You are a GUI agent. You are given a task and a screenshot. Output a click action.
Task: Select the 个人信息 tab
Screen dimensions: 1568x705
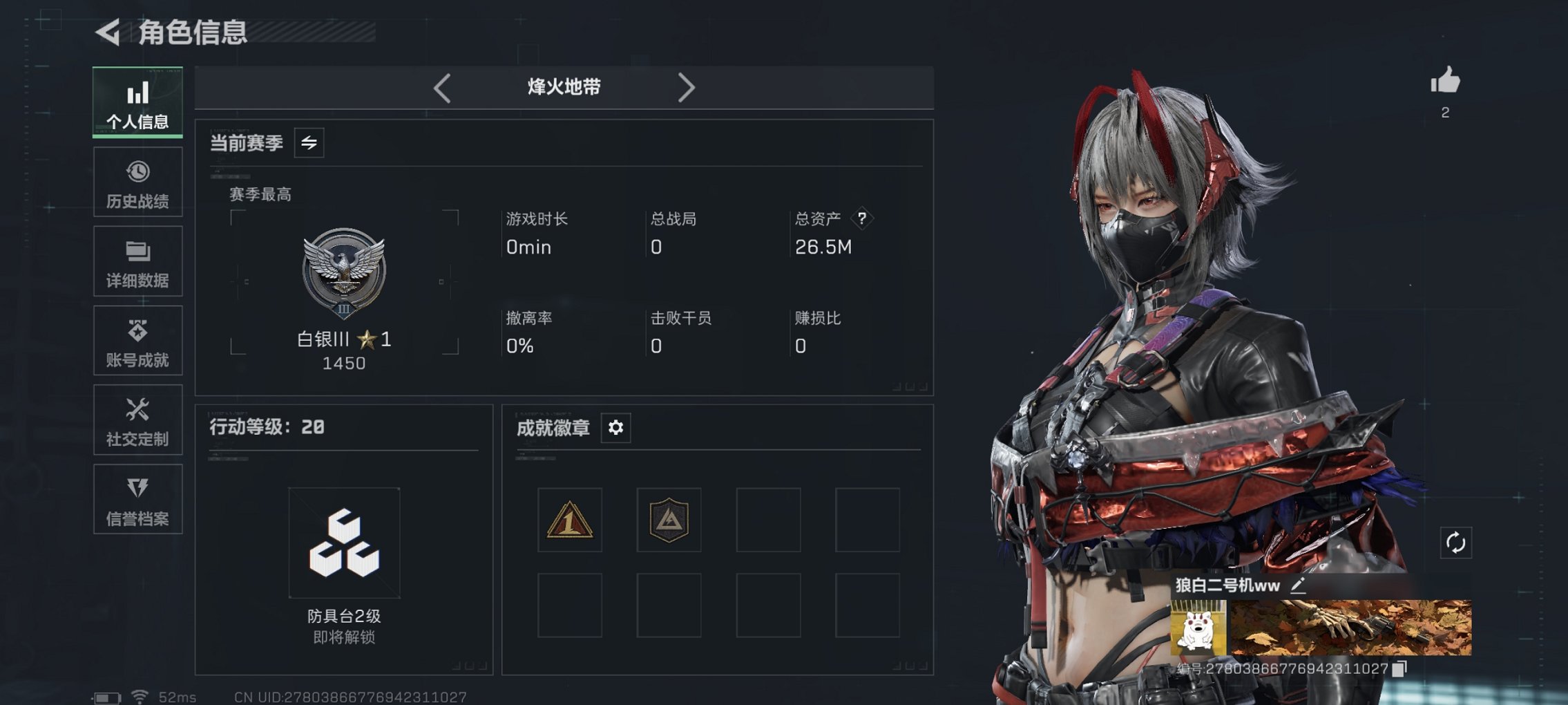click(x=137, y=102)
